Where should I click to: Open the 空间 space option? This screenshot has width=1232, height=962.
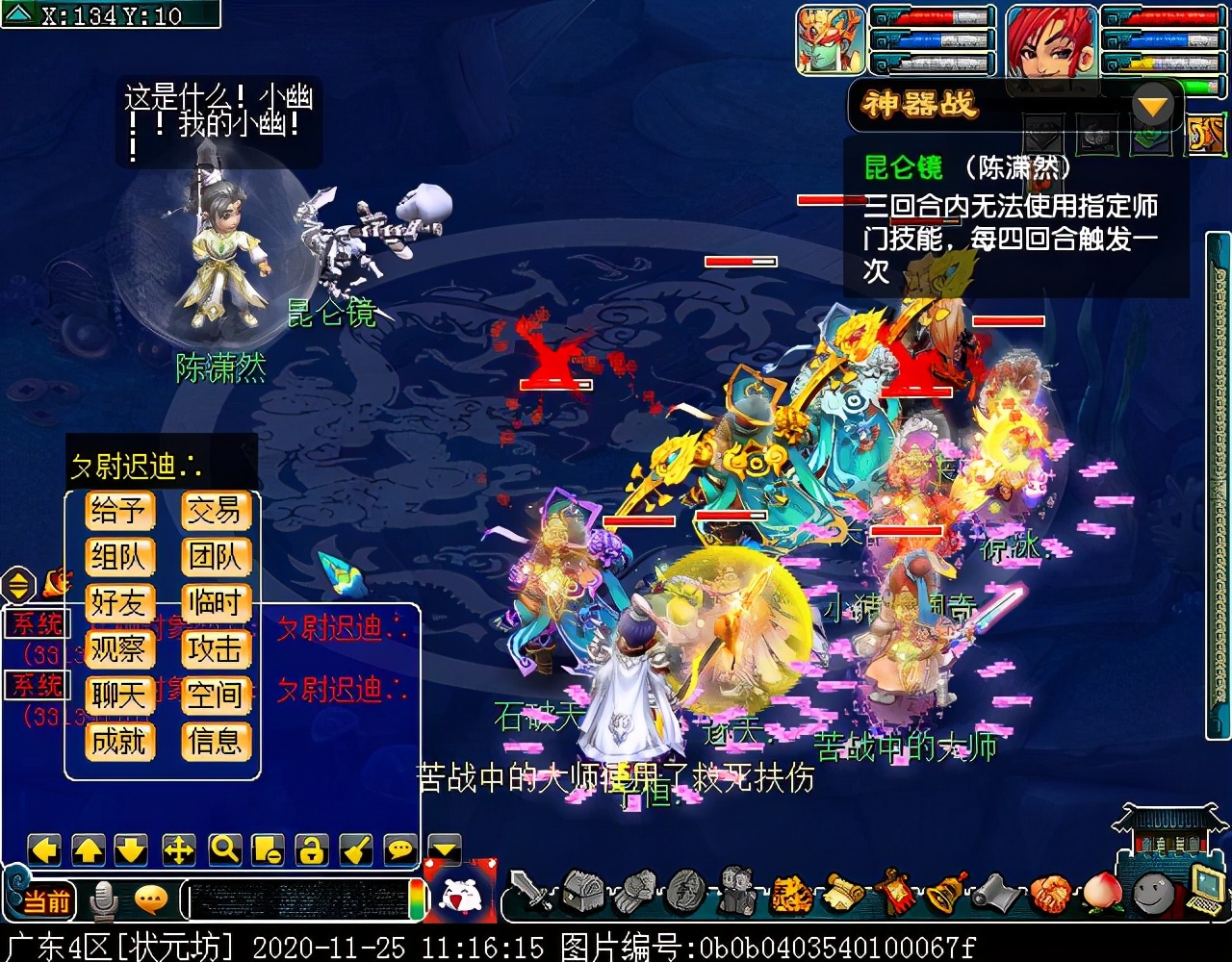pos(216,695)
